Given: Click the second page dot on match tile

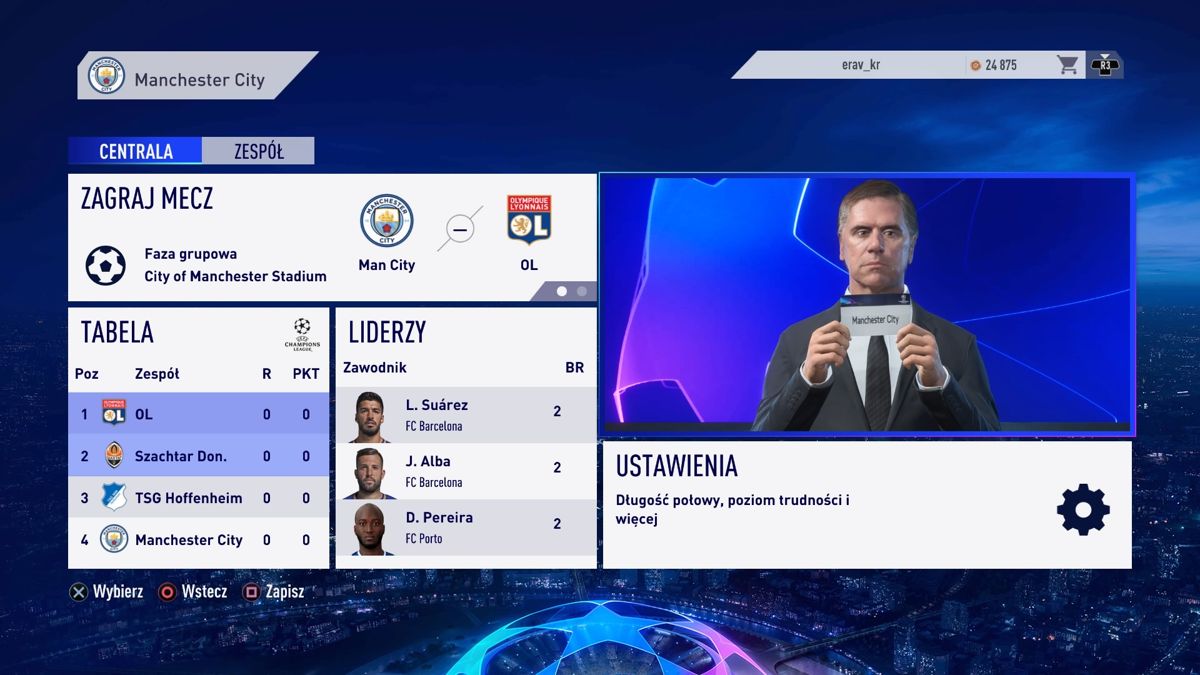Looking at the screenshot, I should click(582, 291).
